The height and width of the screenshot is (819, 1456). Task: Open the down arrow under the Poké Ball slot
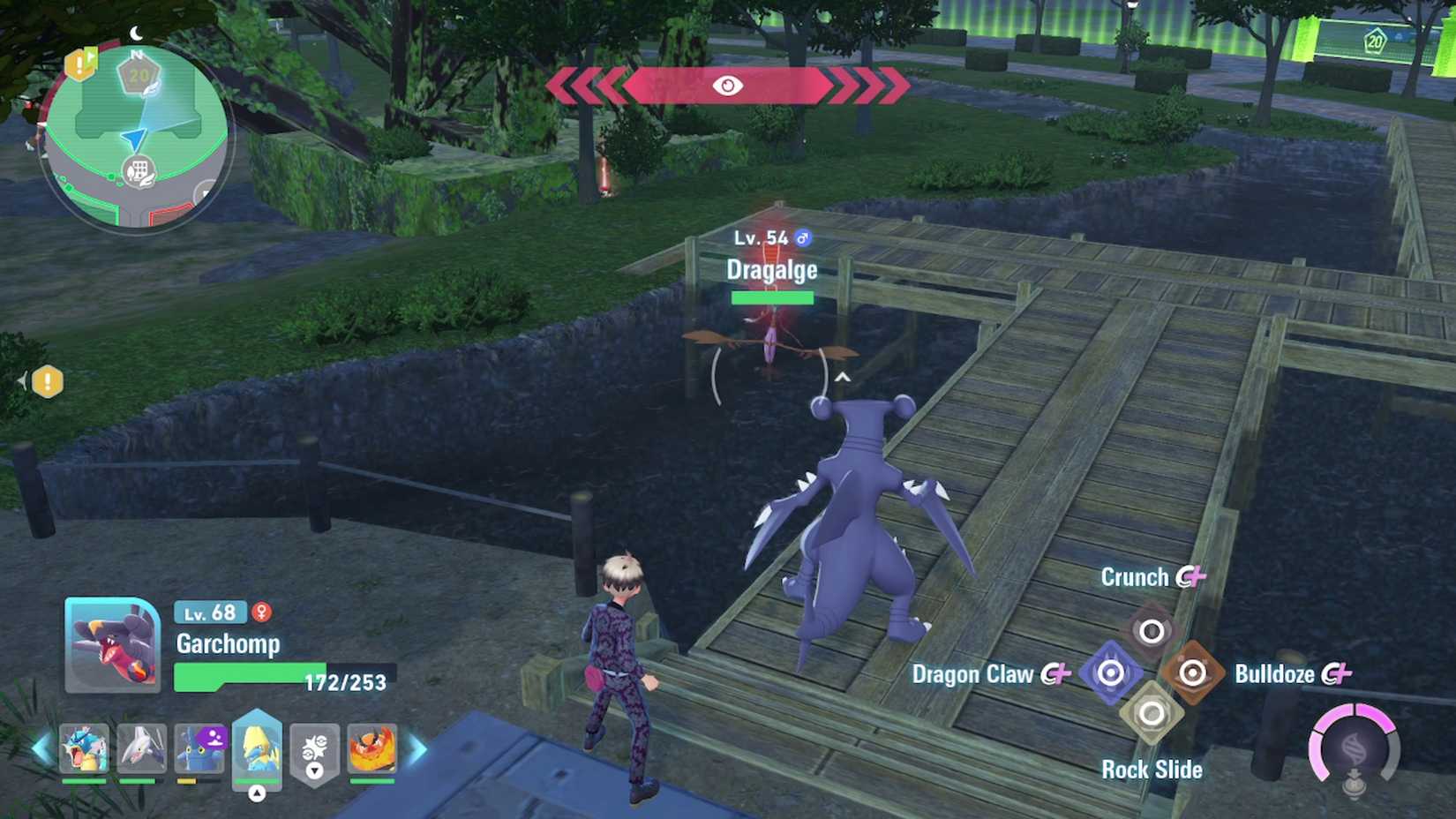click(x=314, y=769)
